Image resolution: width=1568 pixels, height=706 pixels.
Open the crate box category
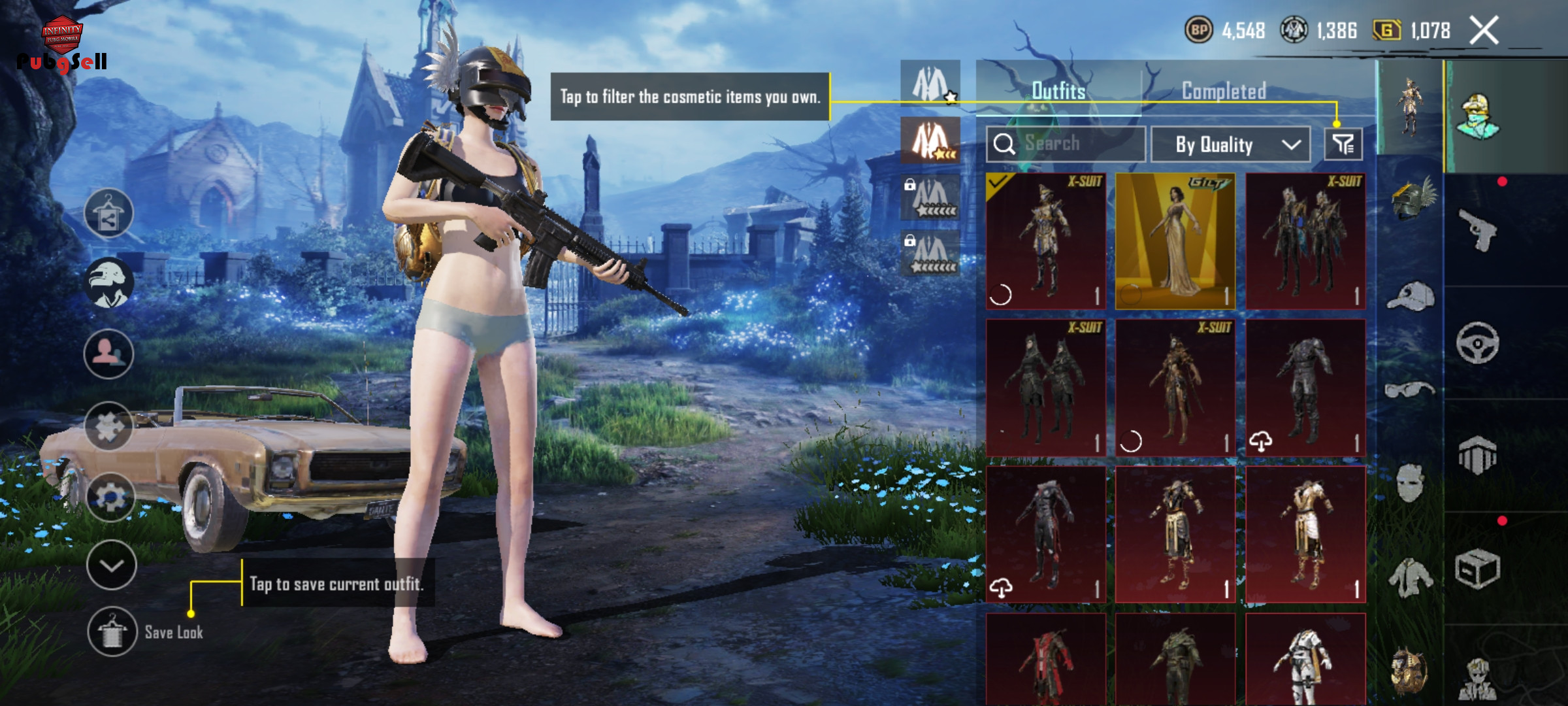1478,569
